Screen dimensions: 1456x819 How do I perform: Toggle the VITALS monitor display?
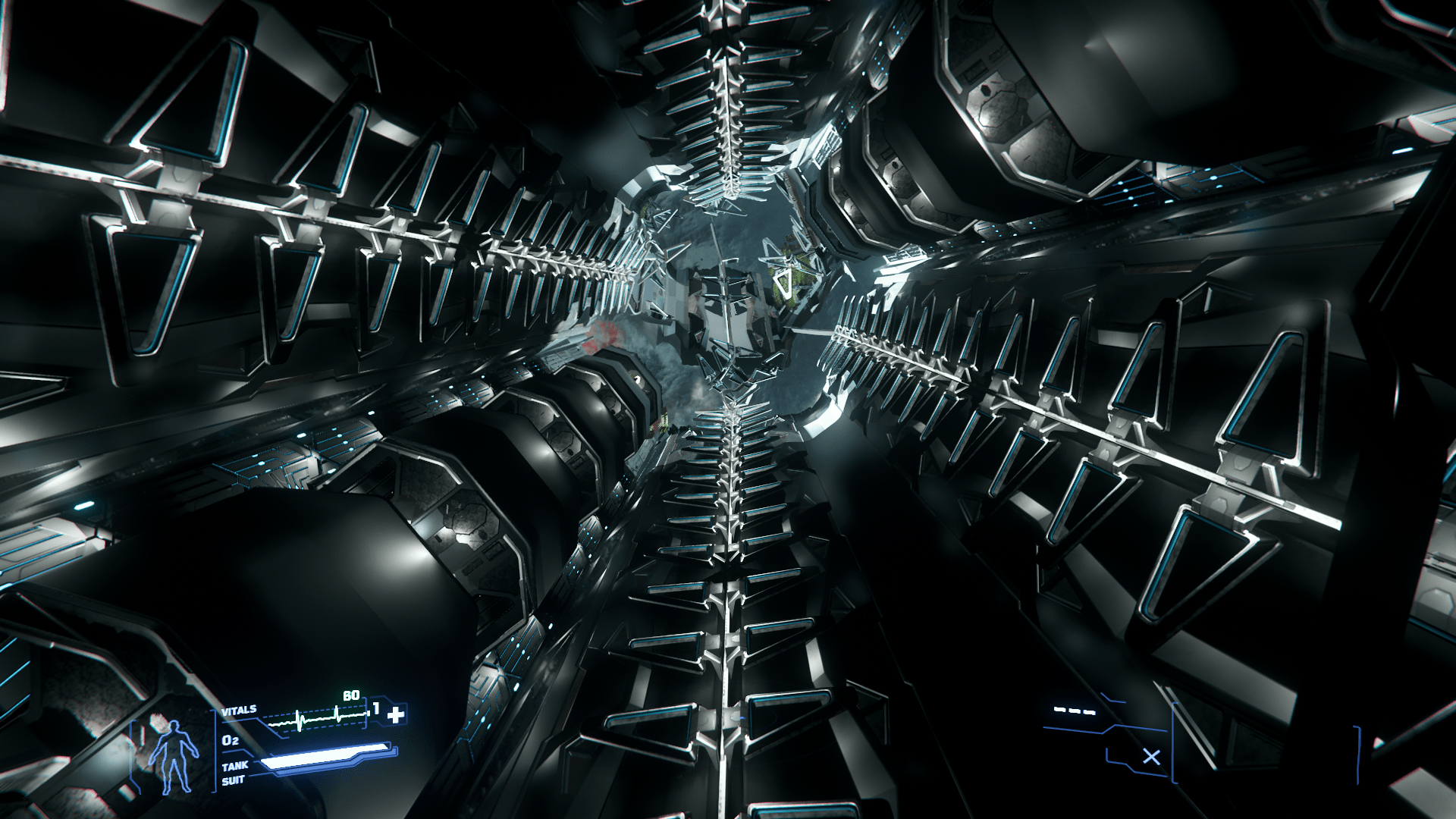[240, 710]
